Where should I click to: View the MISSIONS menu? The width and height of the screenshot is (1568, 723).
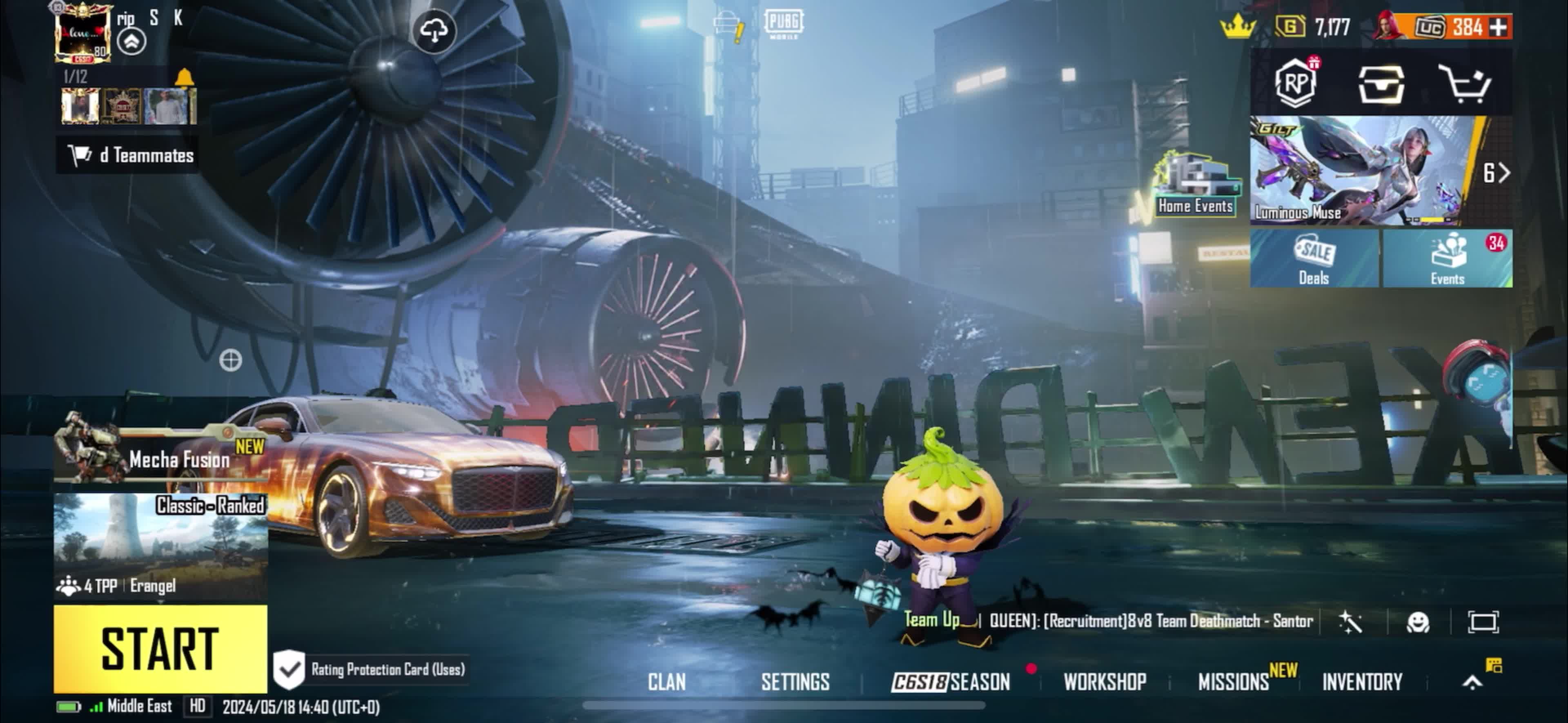pyautogui.click(x=1234, y=682)
